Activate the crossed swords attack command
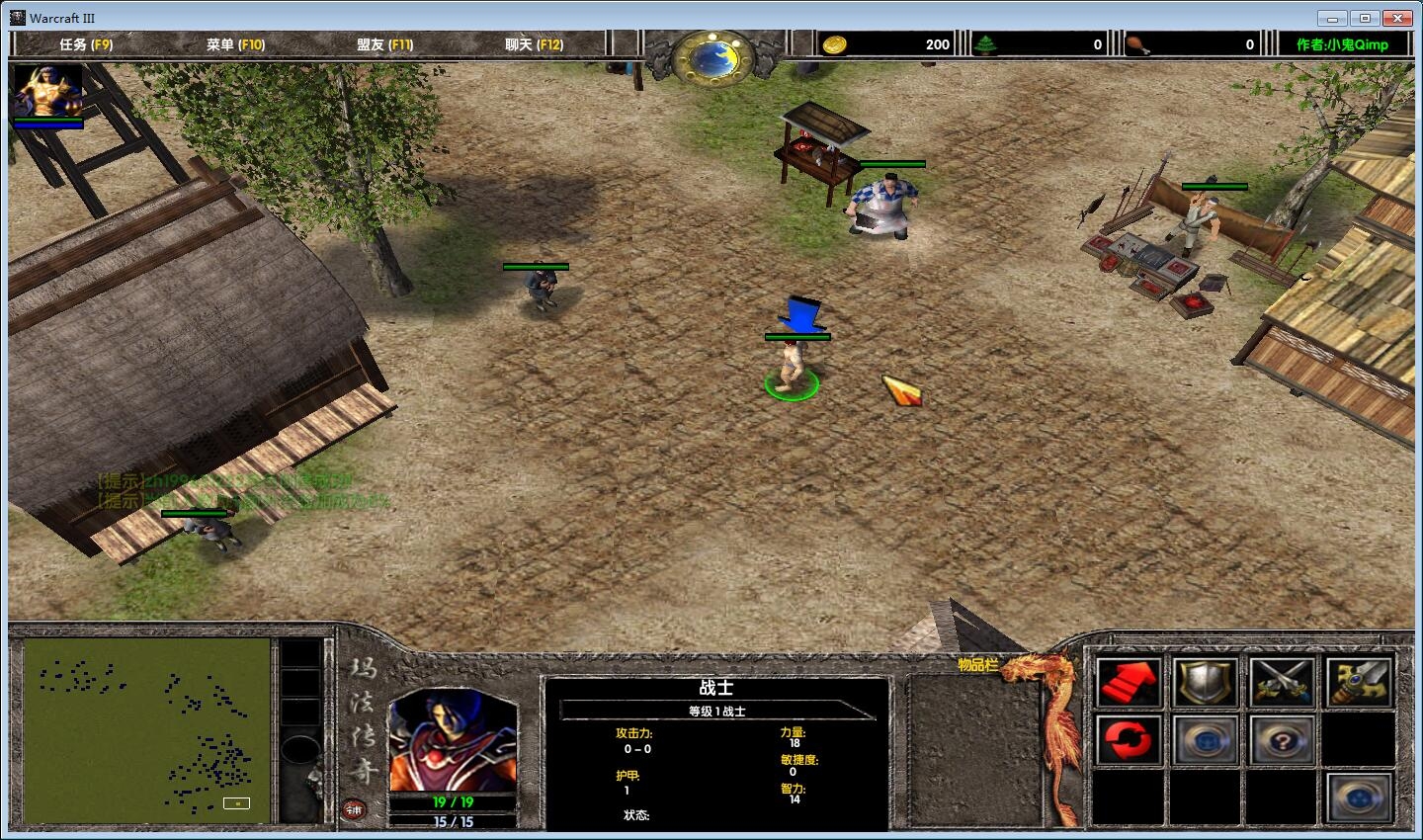The height and width of the screenshot is (840, 1423). pyautogui.click(x=1282, y=682)
